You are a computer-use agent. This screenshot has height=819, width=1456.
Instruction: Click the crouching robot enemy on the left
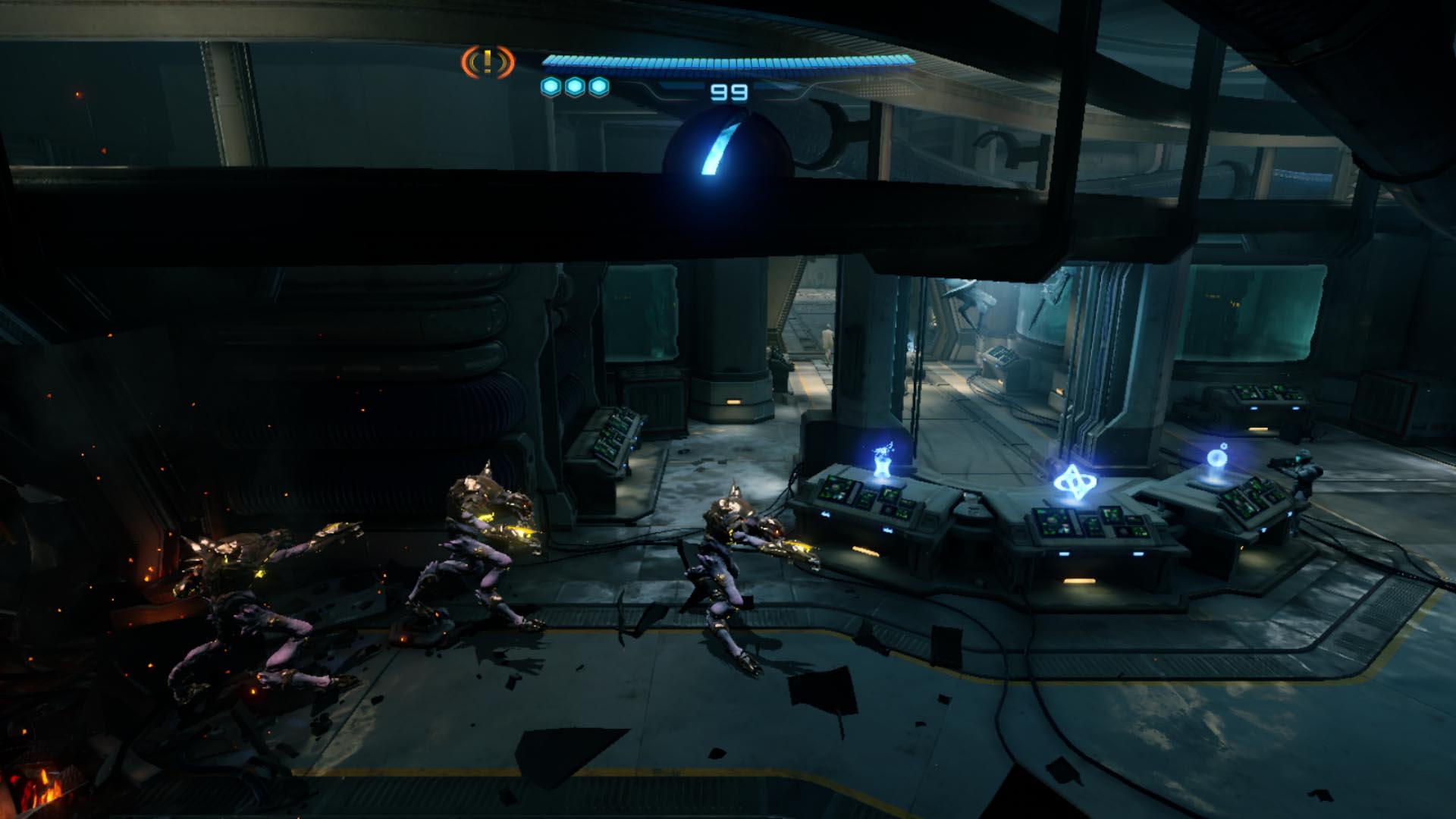point(243,599)
